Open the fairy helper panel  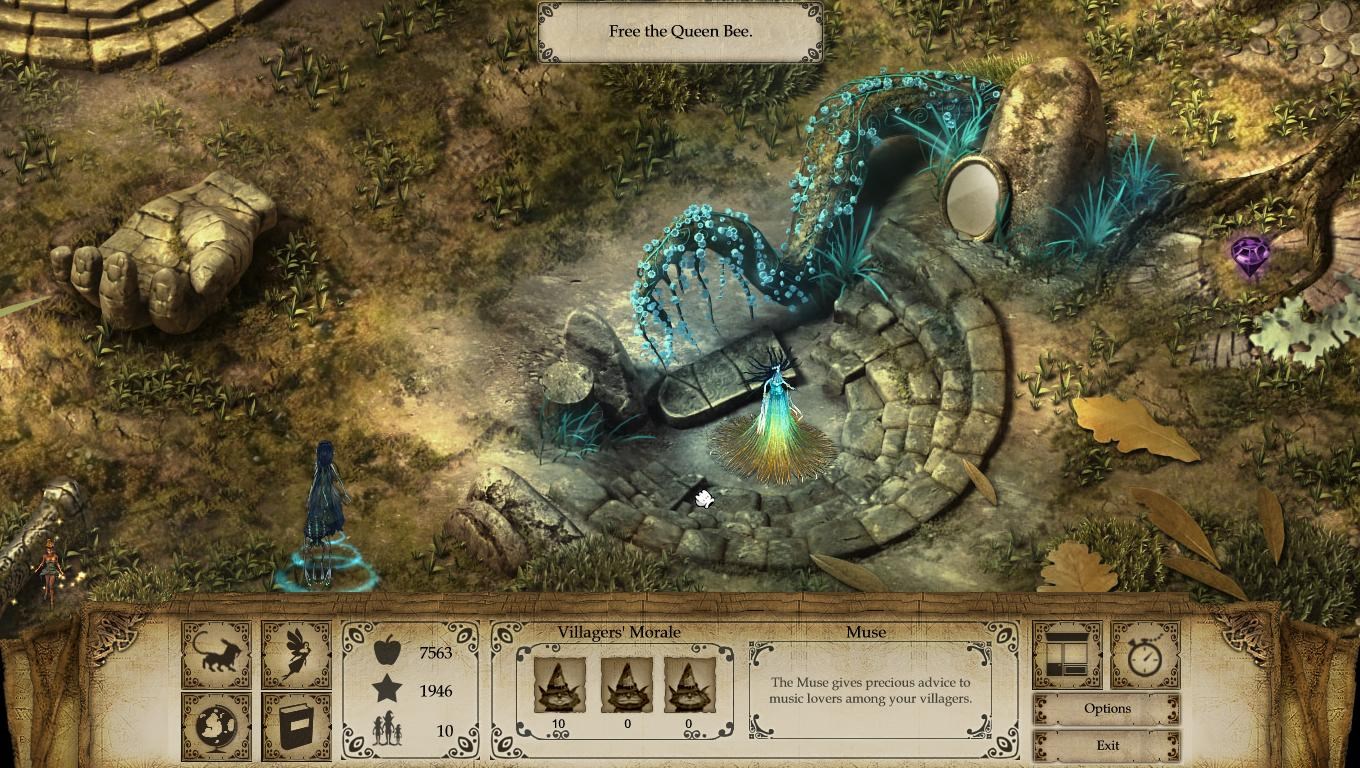click(295, 655)
